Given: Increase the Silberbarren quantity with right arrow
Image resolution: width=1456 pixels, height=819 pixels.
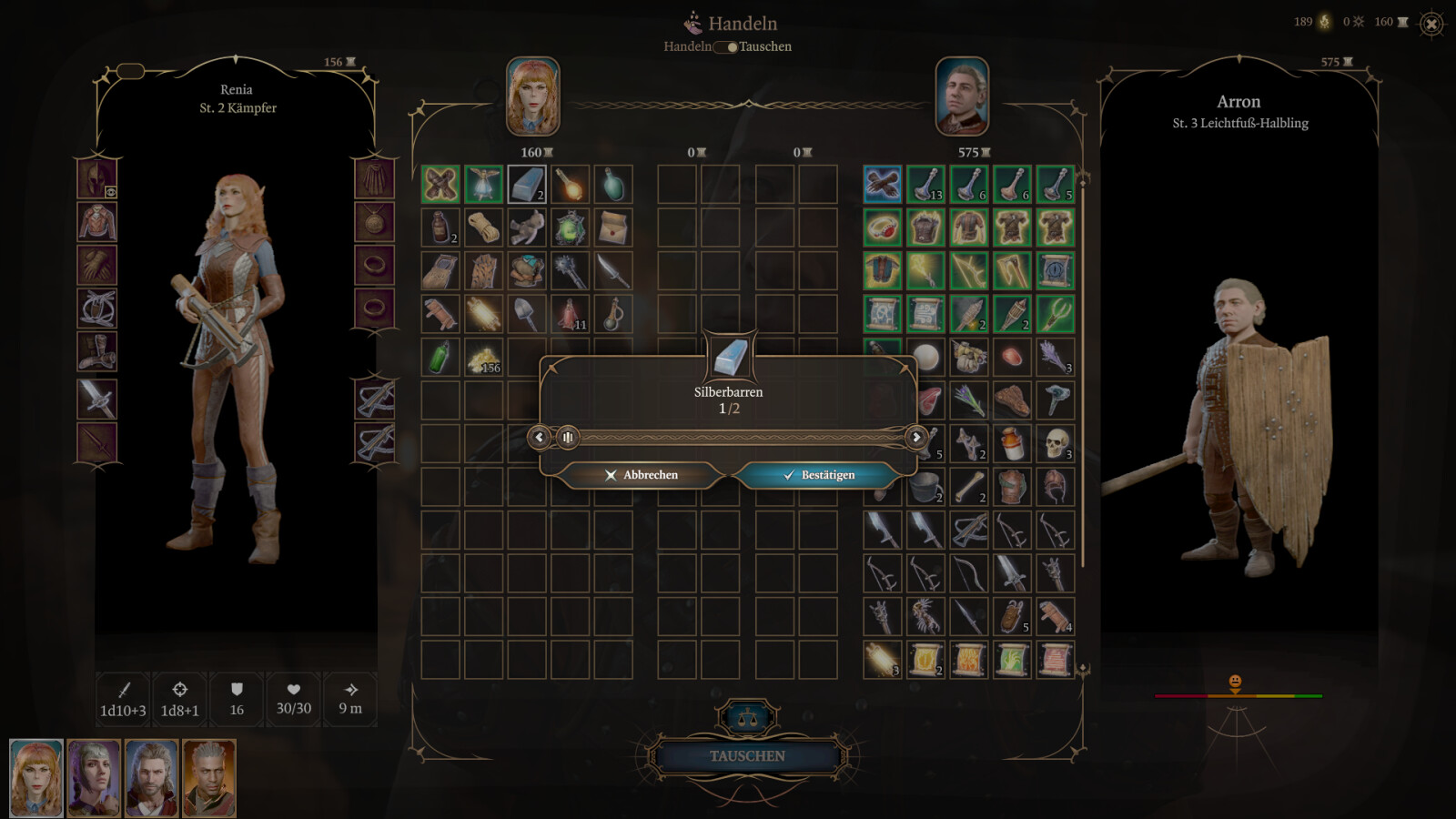Looking at the screenshot, I should pyautogui.click(x=916, y=438).
